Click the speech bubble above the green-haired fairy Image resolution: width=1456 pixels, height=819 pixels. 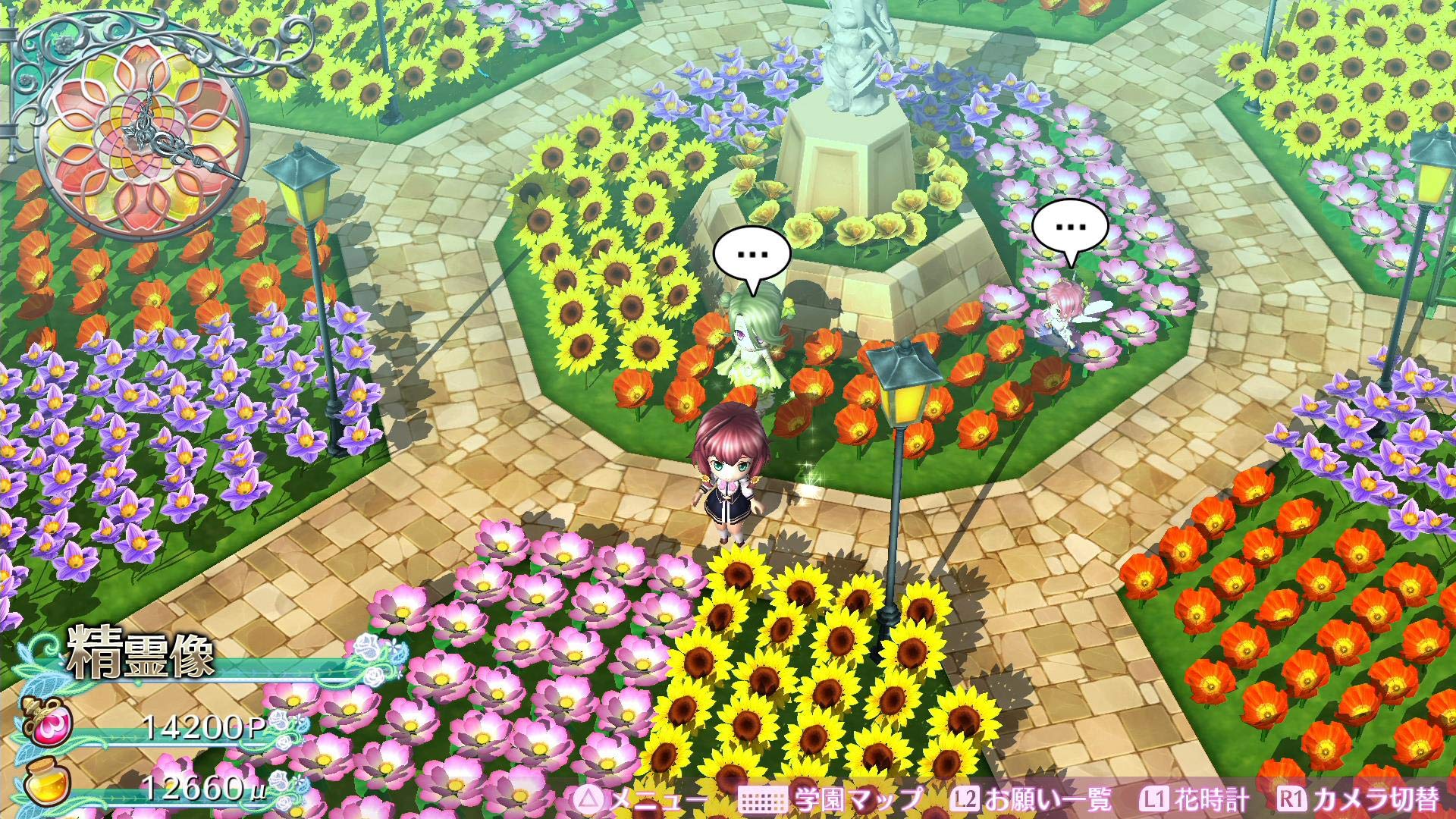pos(752,255)
